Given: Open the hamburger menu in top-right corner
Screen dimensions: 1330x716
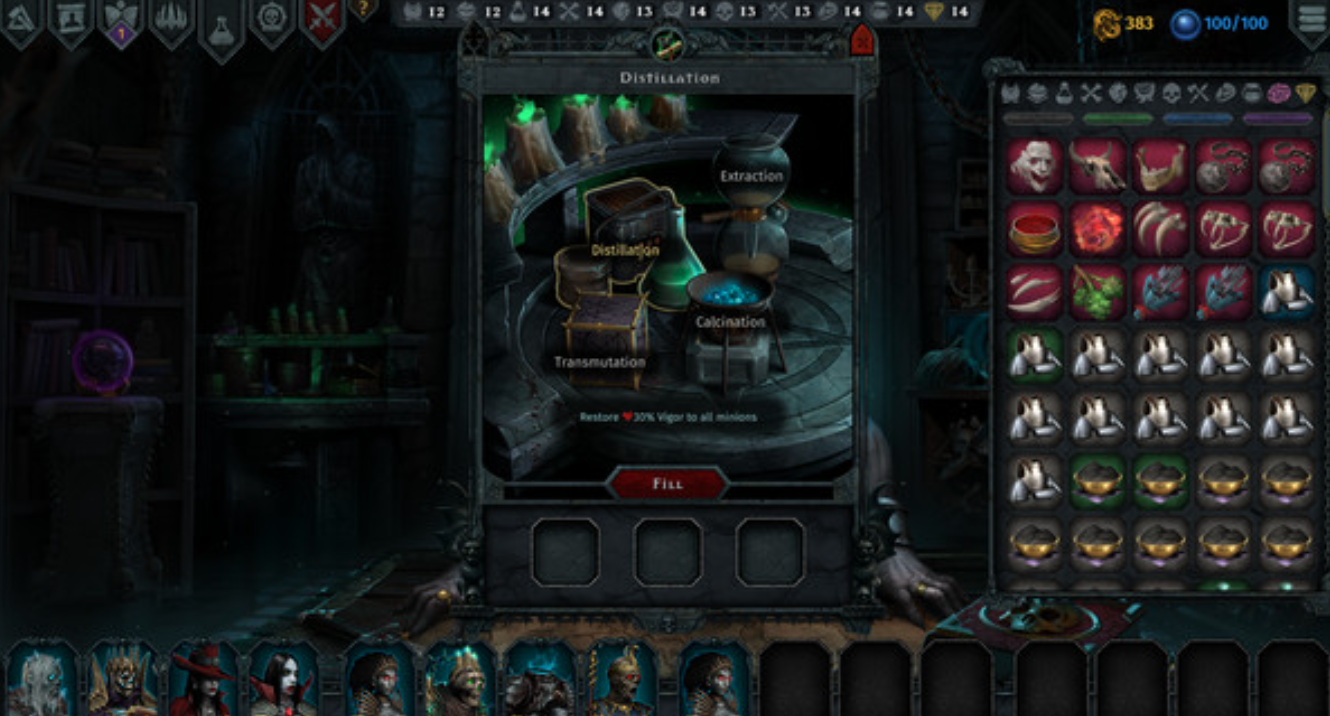Looking at the screenshot, I should click(x=1311, y=22).
